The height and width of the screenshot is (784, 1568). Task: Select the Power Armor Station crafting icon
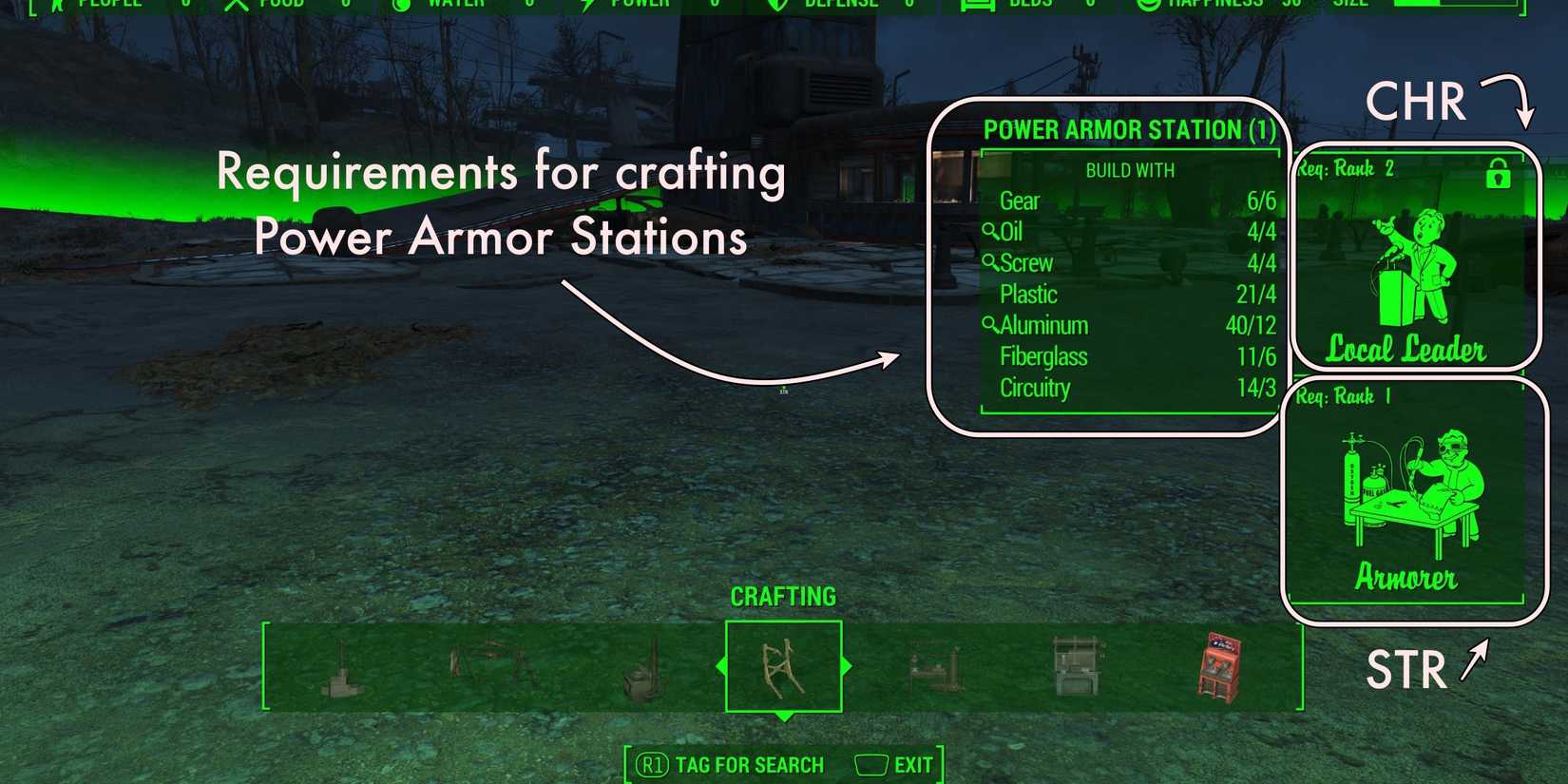(784, 665)
